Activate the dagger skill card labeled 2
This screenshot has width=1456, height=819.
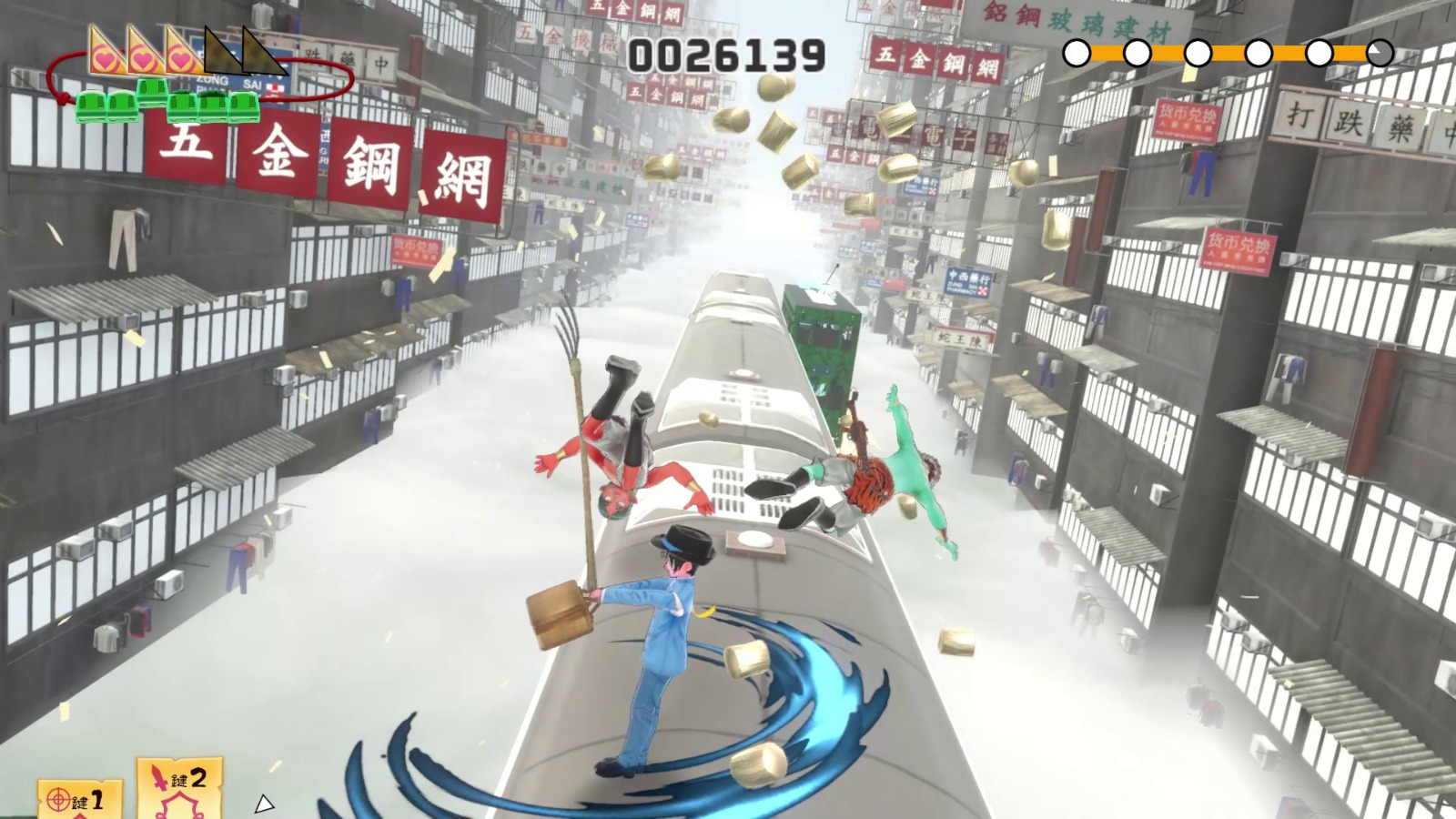click(179, 788)
